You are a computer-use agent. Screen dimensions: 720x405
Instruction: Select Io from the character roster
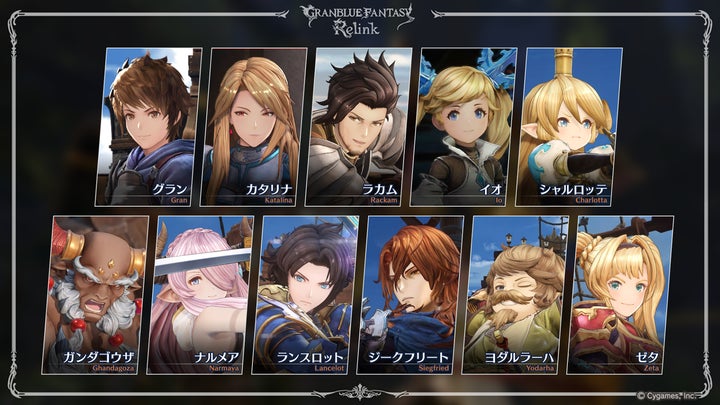click(463, 125)
